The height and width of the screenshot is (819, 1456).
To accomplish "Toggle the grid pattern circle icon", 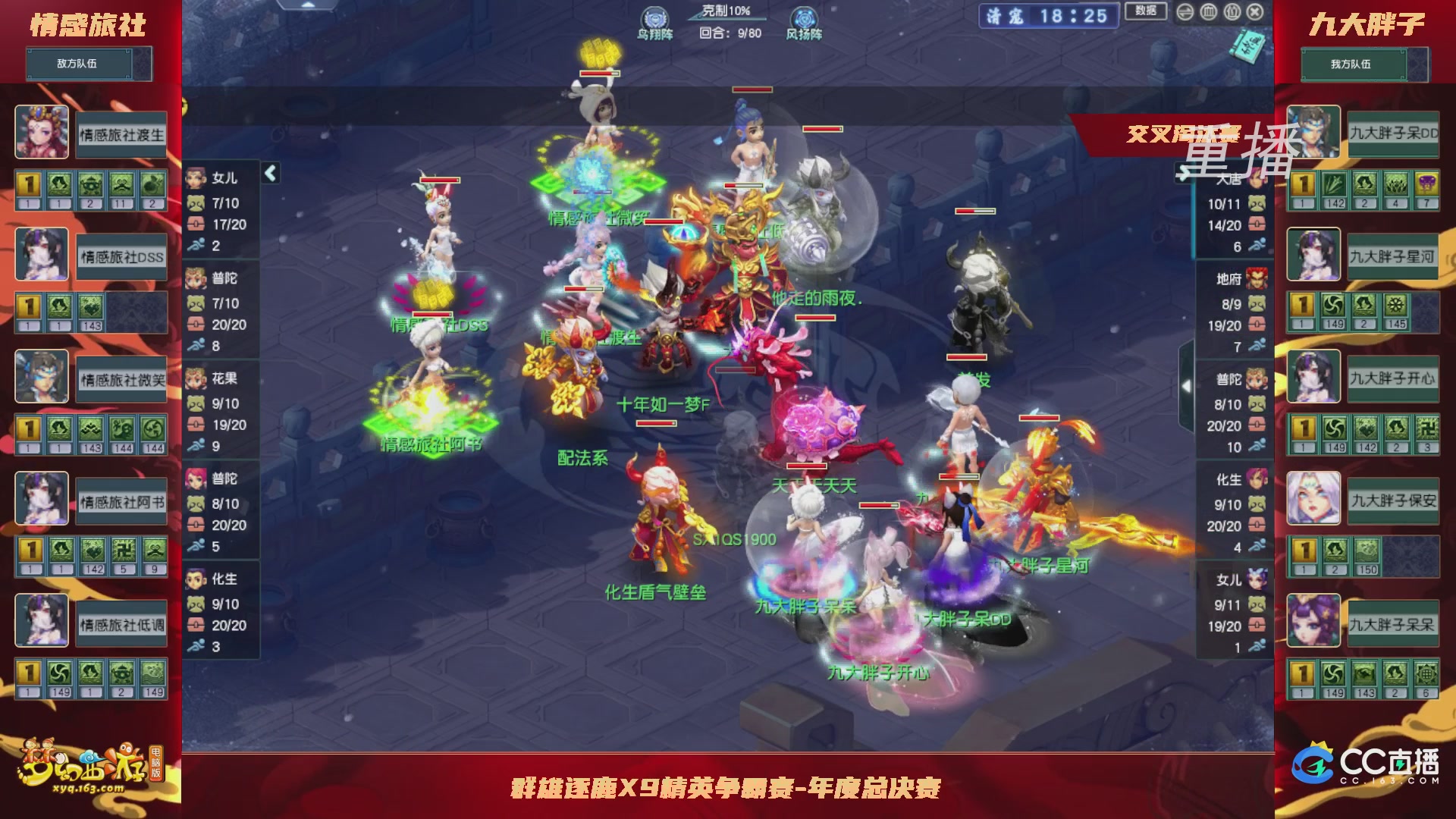I will (x=1208, y=12).
